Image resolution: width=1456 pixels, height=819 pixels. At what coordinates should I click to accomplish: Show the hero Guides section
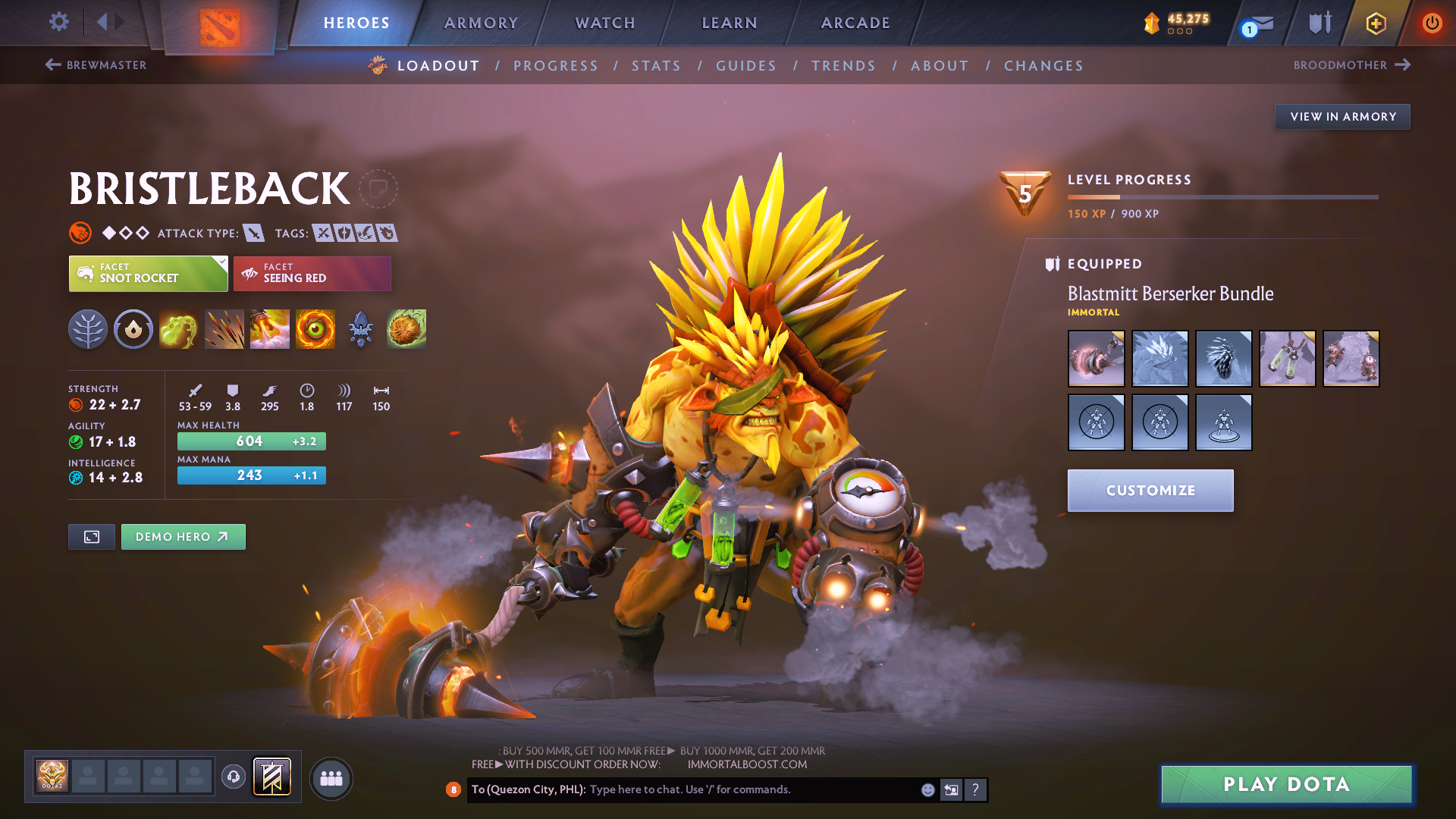pos(746,66)
